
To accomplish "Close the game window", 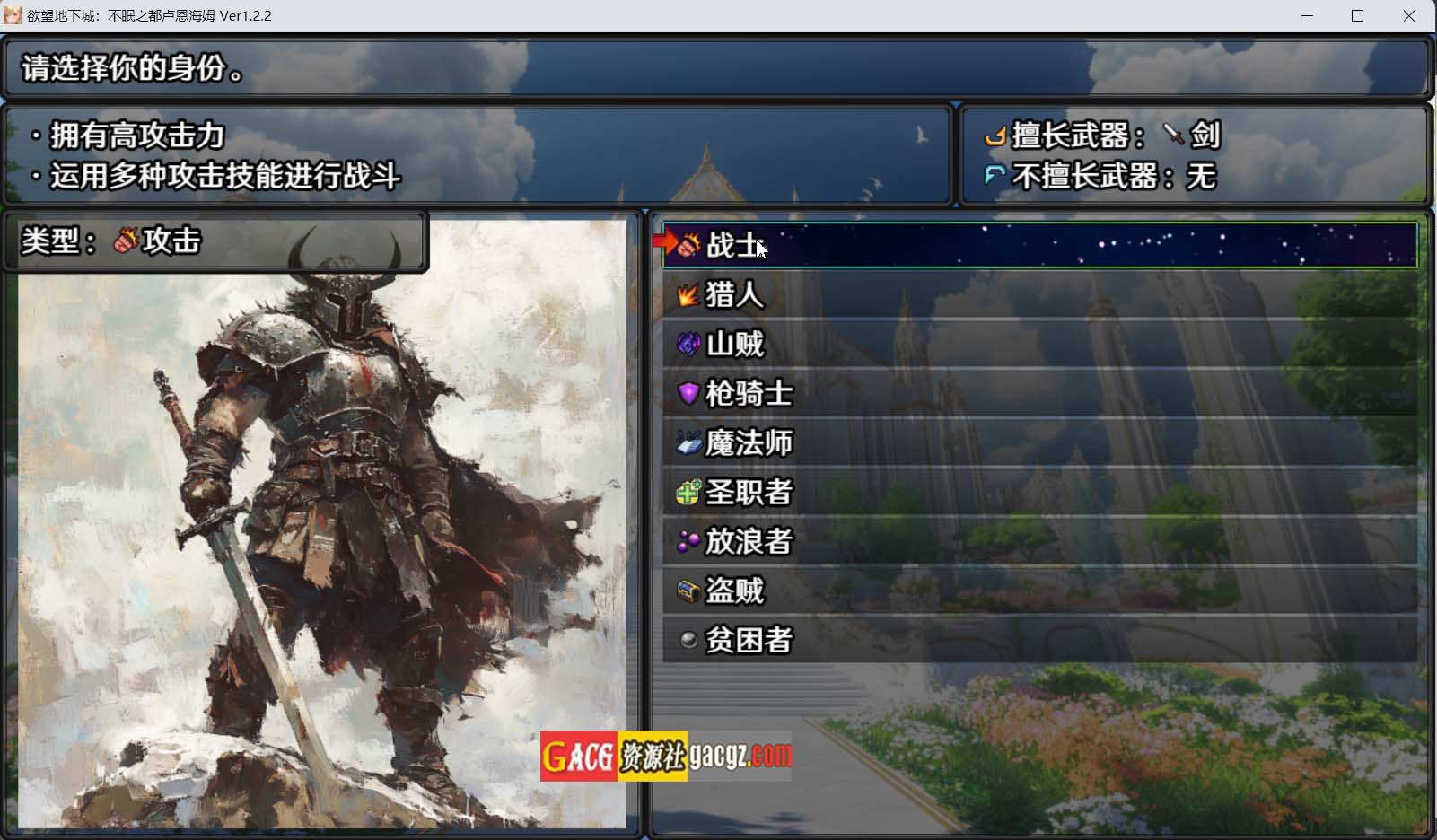I will tap(1408, 16).
